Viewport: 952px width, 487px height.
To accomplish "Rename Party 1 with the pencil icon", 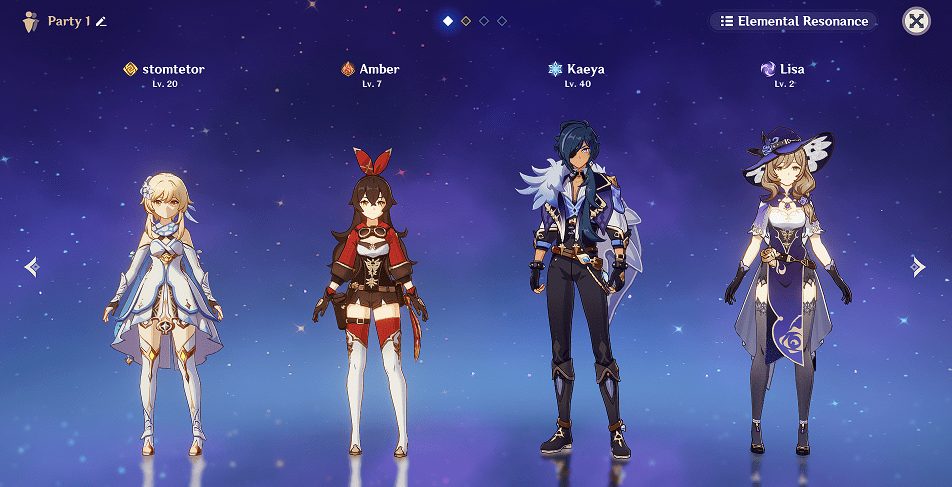I will [x=101, y=21].
